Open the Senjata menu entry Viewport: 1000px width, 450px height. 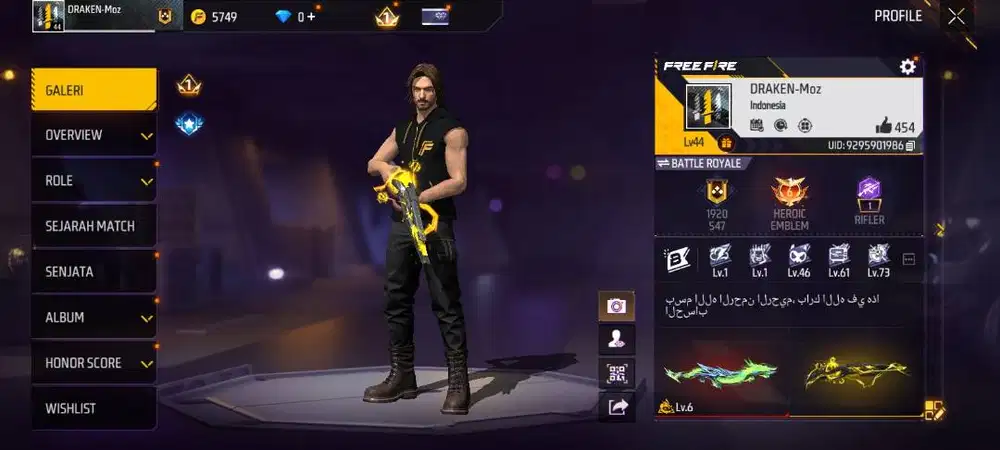point(93,272)
